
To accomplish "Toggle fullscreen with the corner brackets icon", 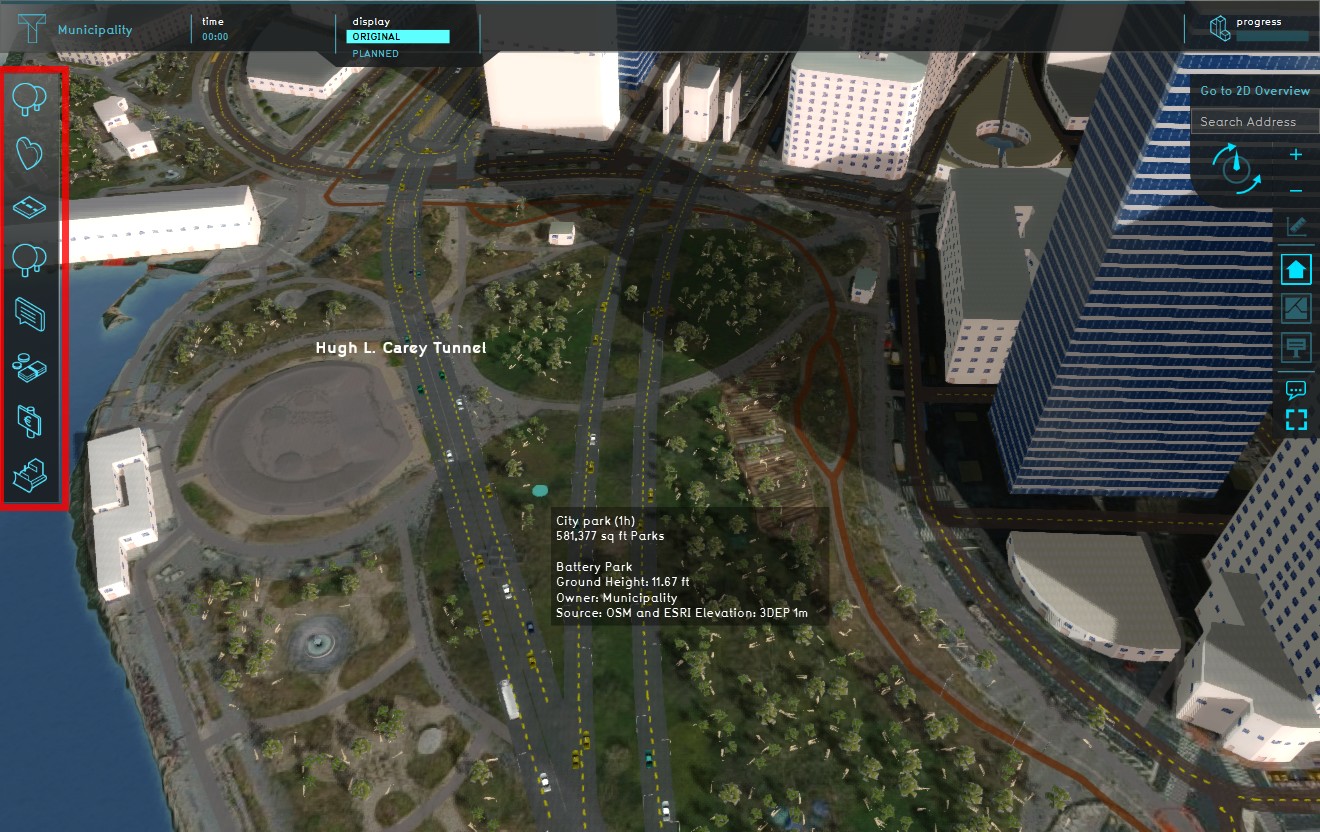I will click(x=1296, y=419).
